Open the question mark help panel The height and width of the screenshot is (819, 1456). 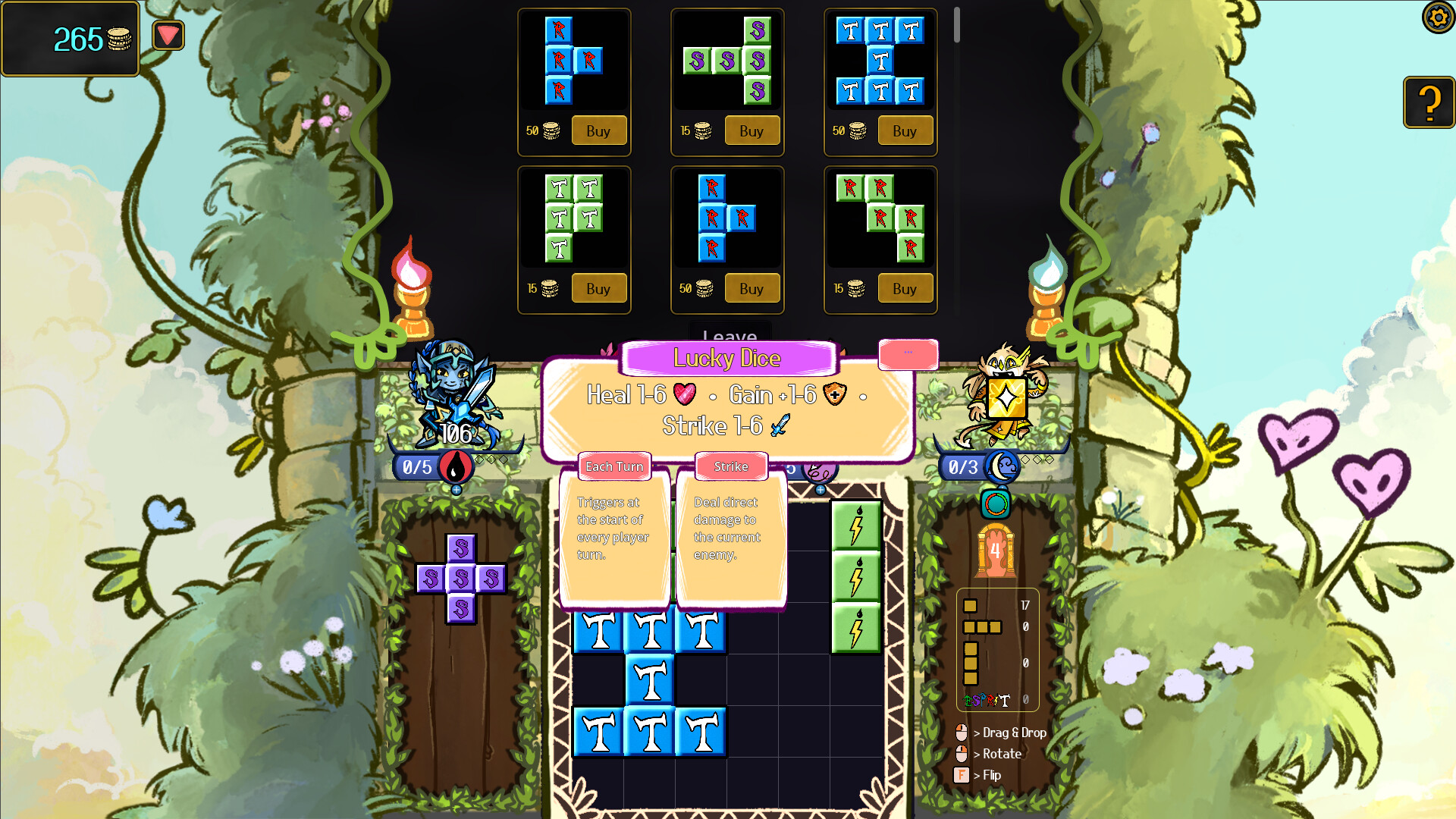pyautogui.click(x=1429, y=102)
